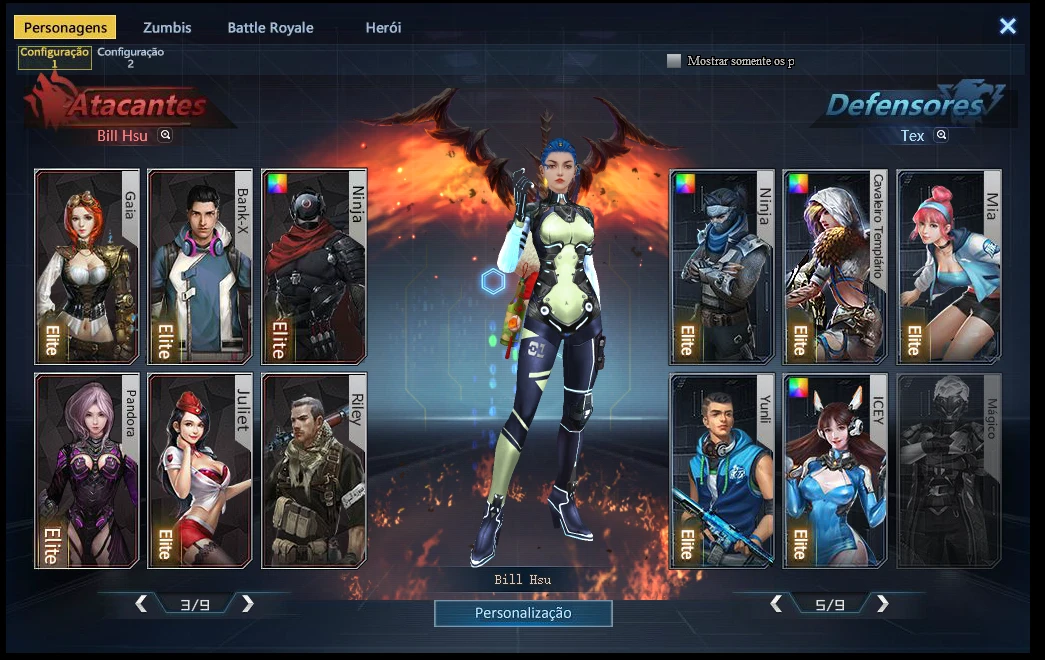
Task: Go to previous defenders page
Action: (776, 604)
